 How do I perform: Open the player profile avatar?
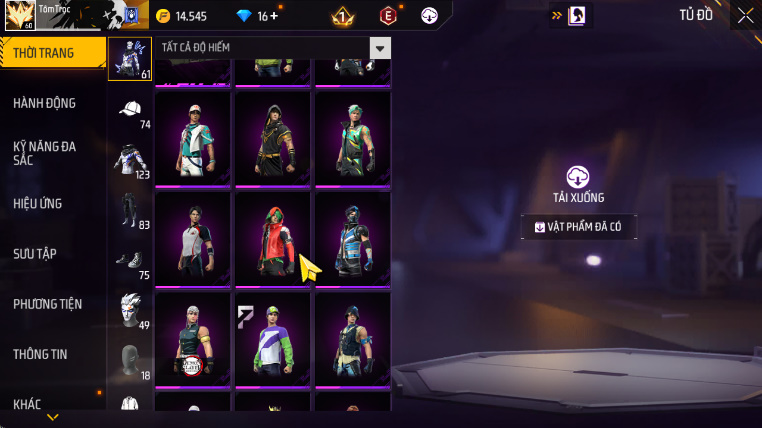20,16
